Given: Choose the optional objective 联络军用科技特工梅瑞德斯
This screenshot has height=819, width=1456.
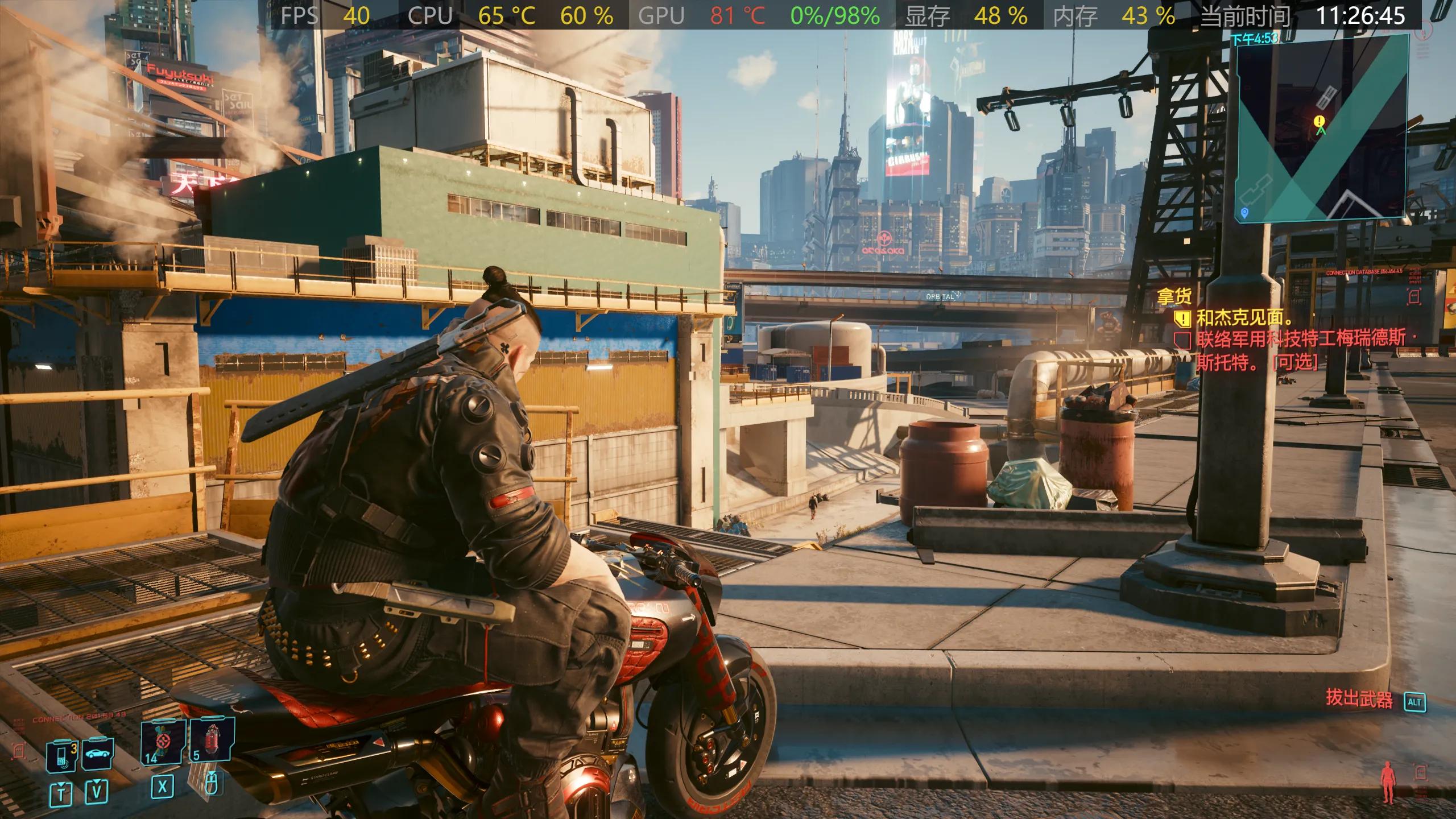Looking at the screenshot, I should (1299, 340).
